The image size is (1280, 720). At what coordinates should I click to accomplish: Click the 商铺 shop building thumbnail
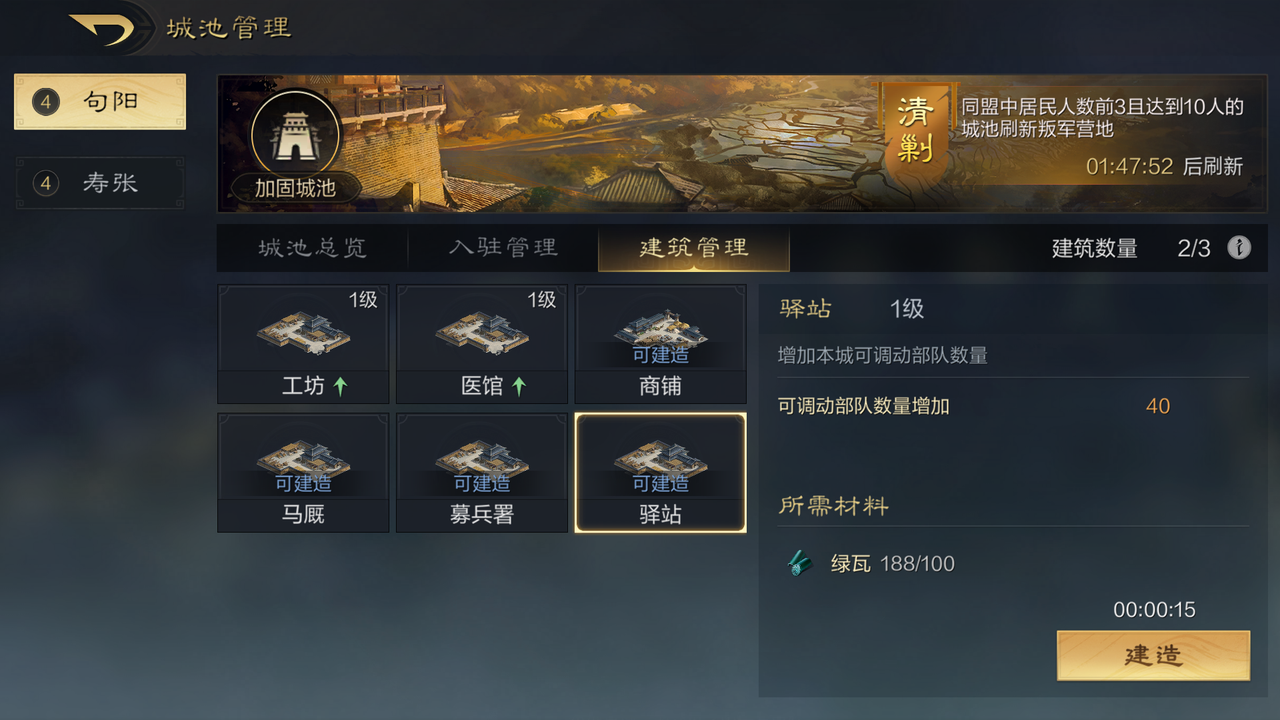pyautogui.click(x=660, y=335)
